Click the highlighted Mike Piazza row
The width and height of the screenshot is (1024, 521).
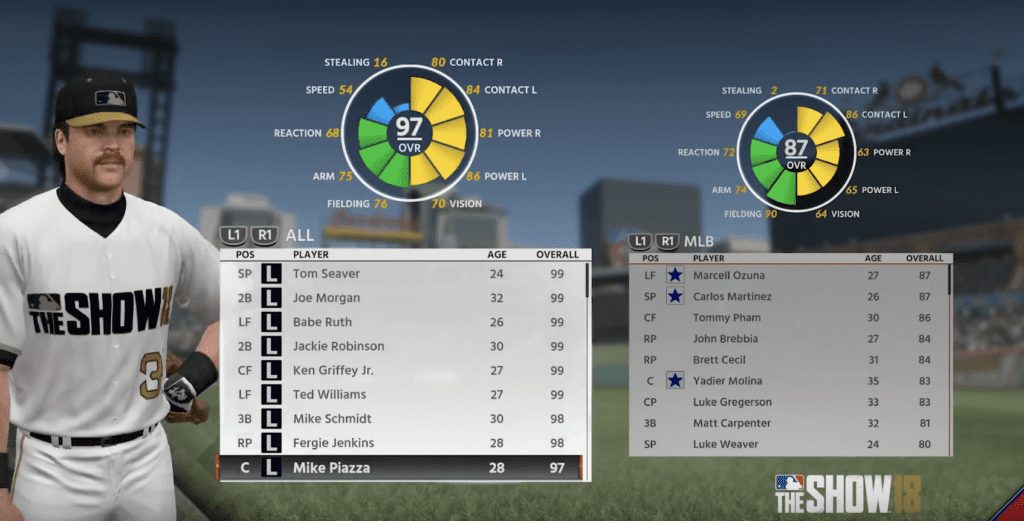coord(400,467)
